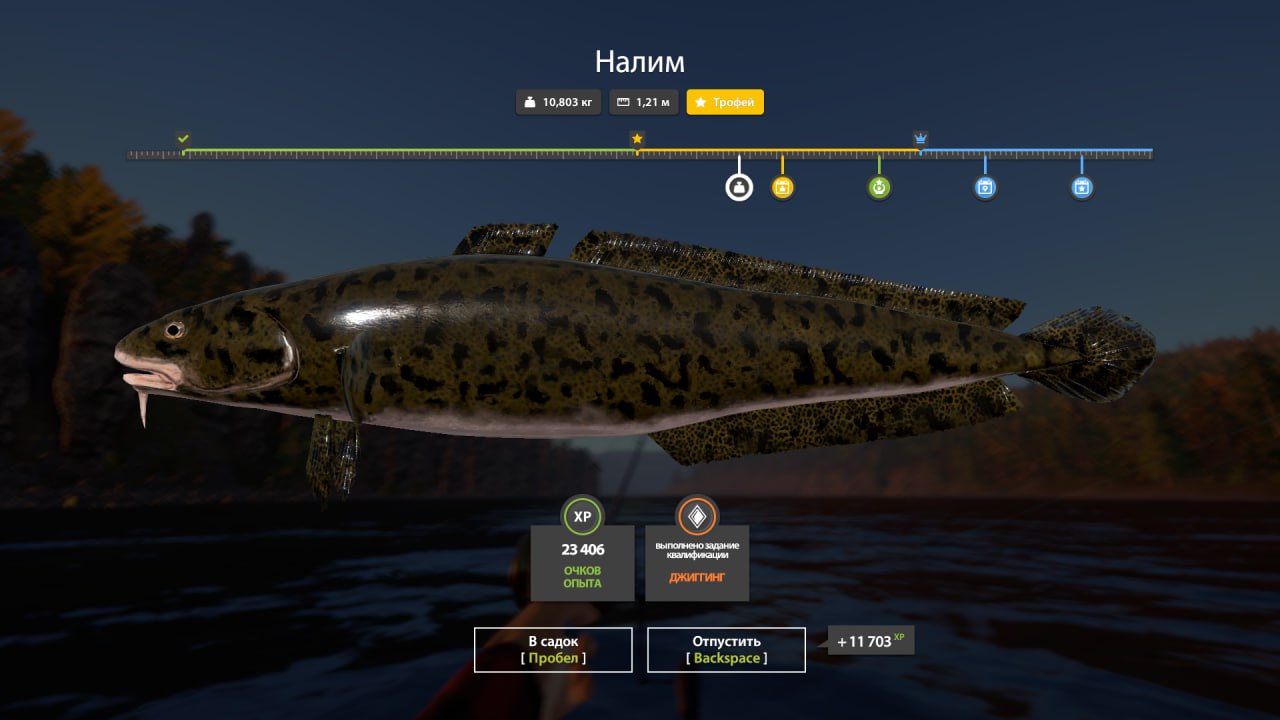Click the blue crown icon on the scale
Viewport: 1280px width, 720px height.
[x=920, y=138]
